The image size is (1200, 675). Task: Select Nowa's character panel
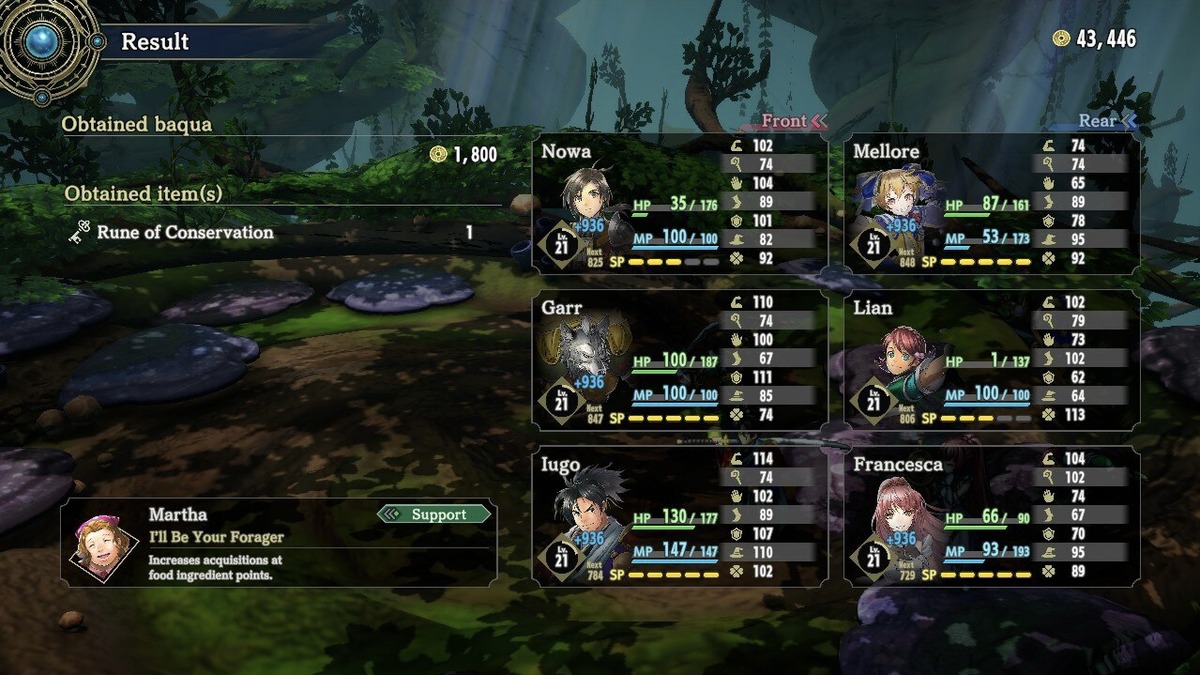pyautogui.click(x=680, y=204)
